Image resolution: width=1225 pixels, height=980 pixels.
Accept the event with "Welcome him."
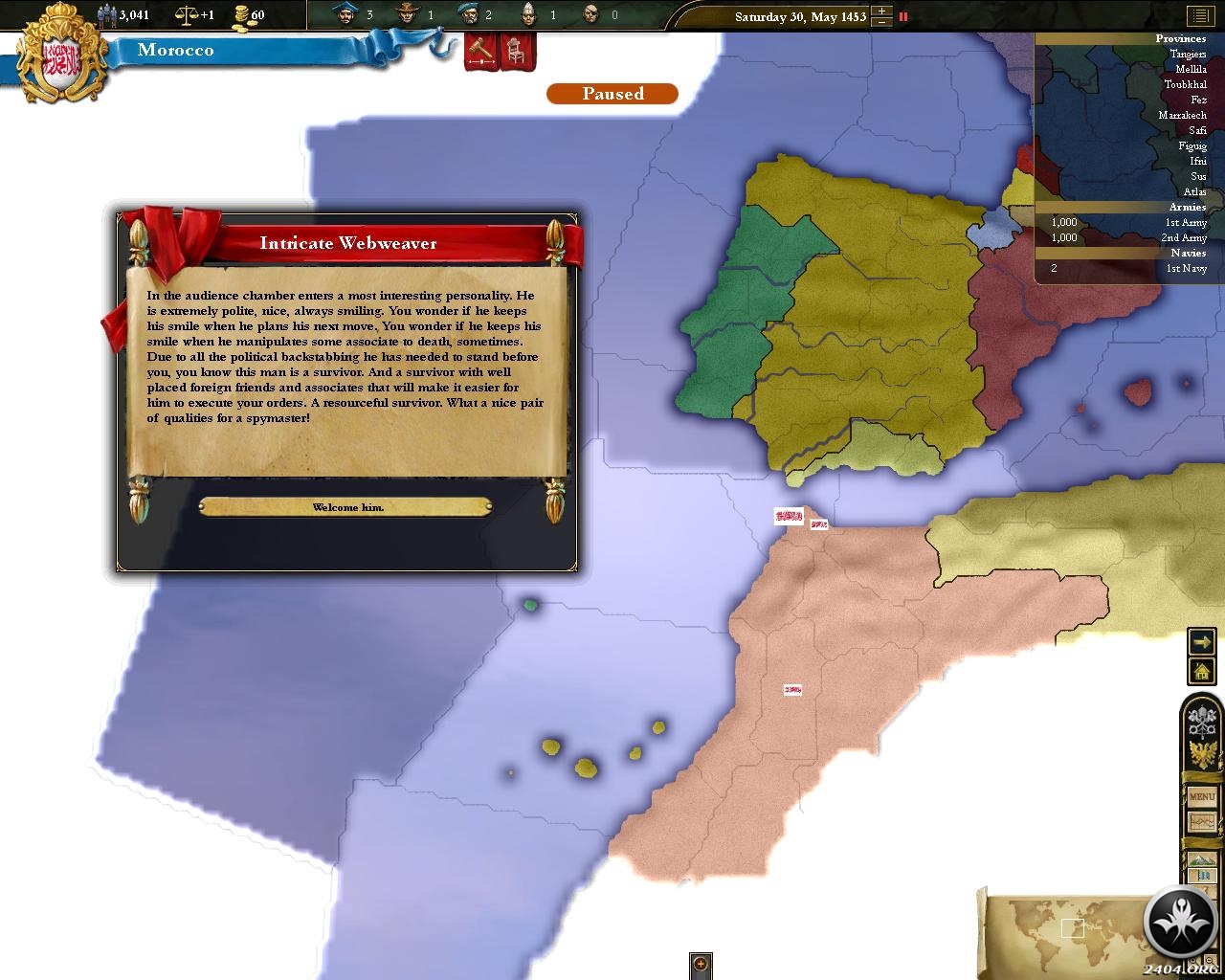coord(346,507)
